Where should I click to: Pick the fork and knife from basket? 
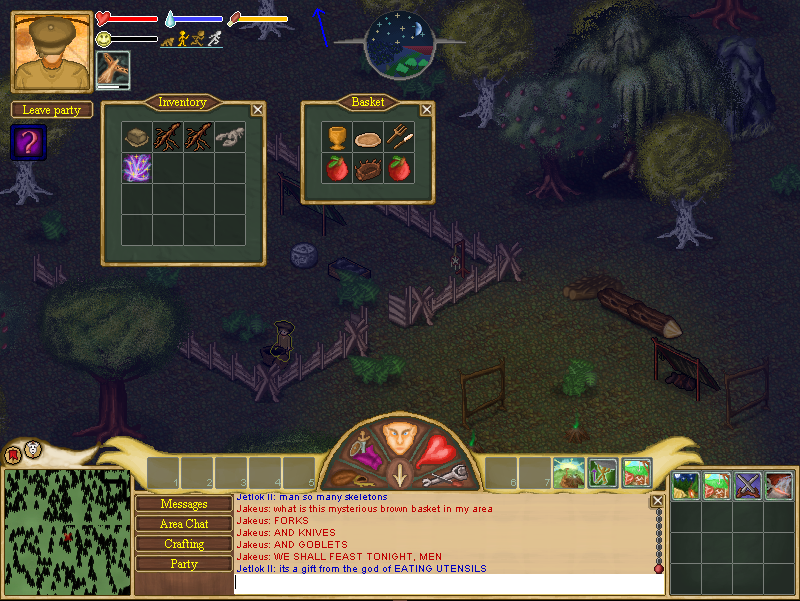(x=400, y=137)
